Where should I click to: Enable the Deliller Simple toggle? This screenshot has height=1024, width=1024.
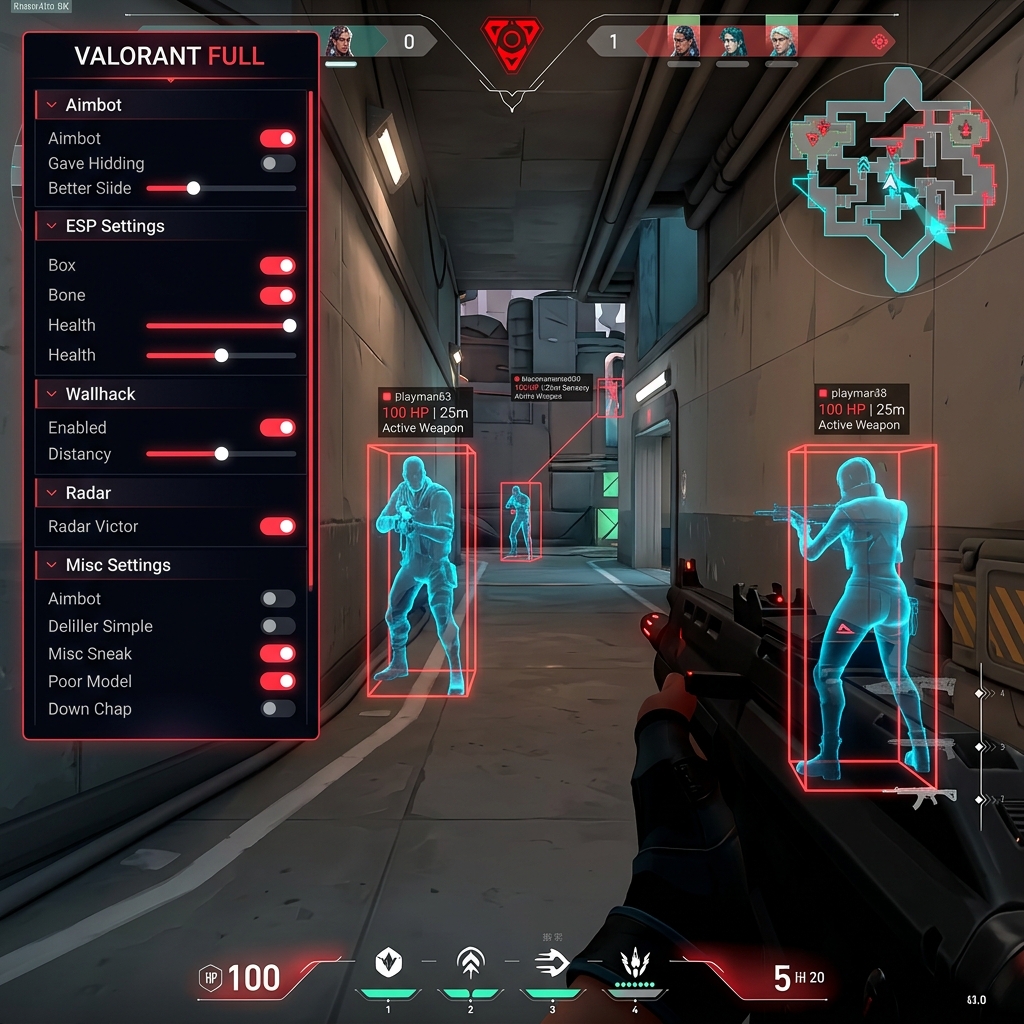click(277, 626)
